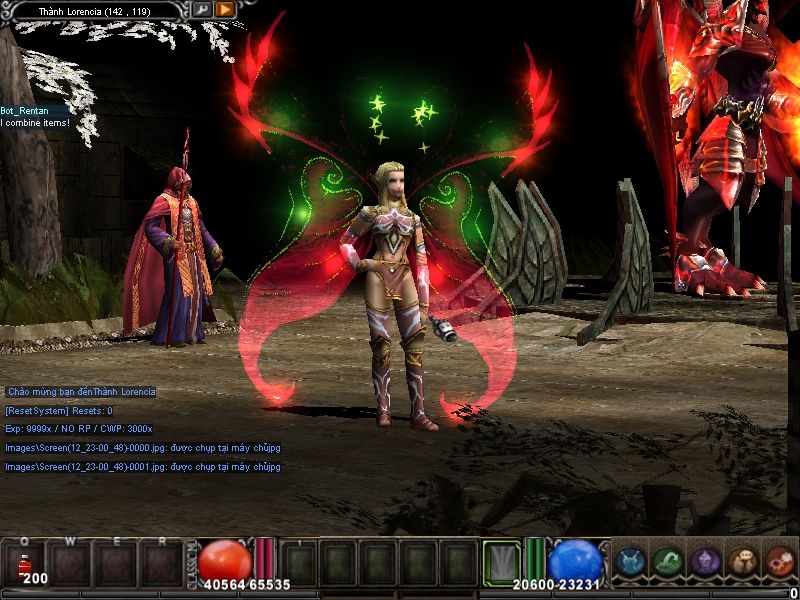The width and height of the screenshot is (800, 600).
Task: Click the wrench settings button
Action: pos(202,10)
